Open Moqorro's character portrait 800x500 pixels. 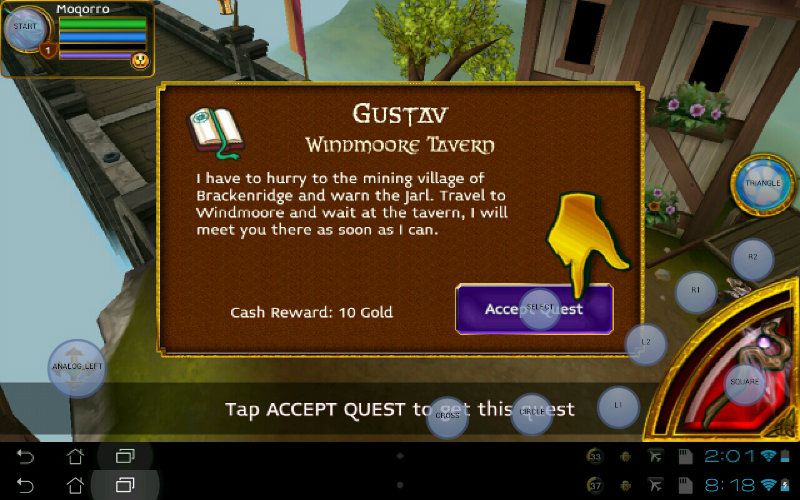click(27, 29)
